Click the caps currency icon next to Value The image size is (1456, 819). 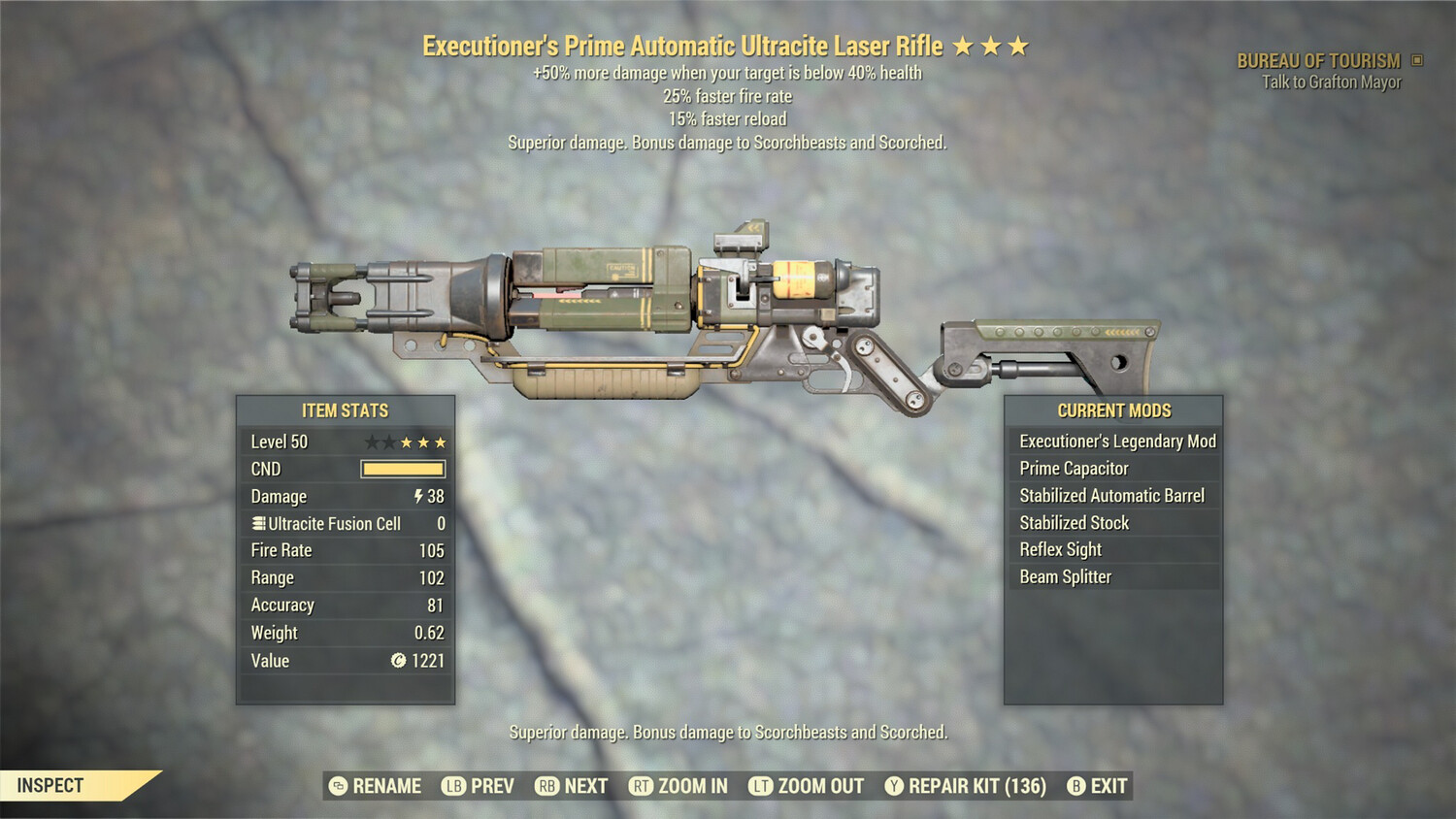click(398, 661)
